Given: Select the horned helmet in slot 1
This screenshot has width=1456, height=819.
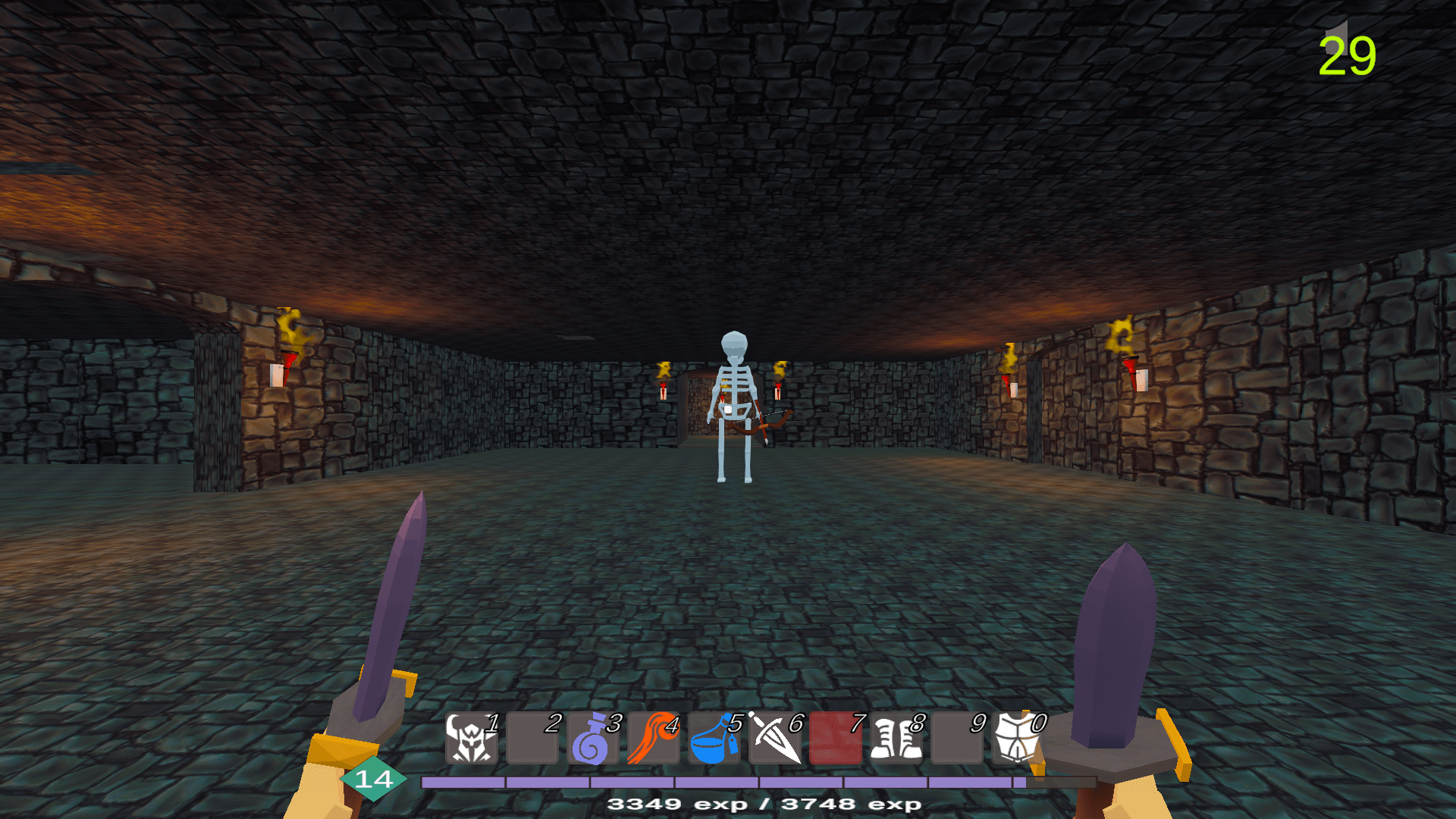Looking at the screenshot, I should point(471,738).
